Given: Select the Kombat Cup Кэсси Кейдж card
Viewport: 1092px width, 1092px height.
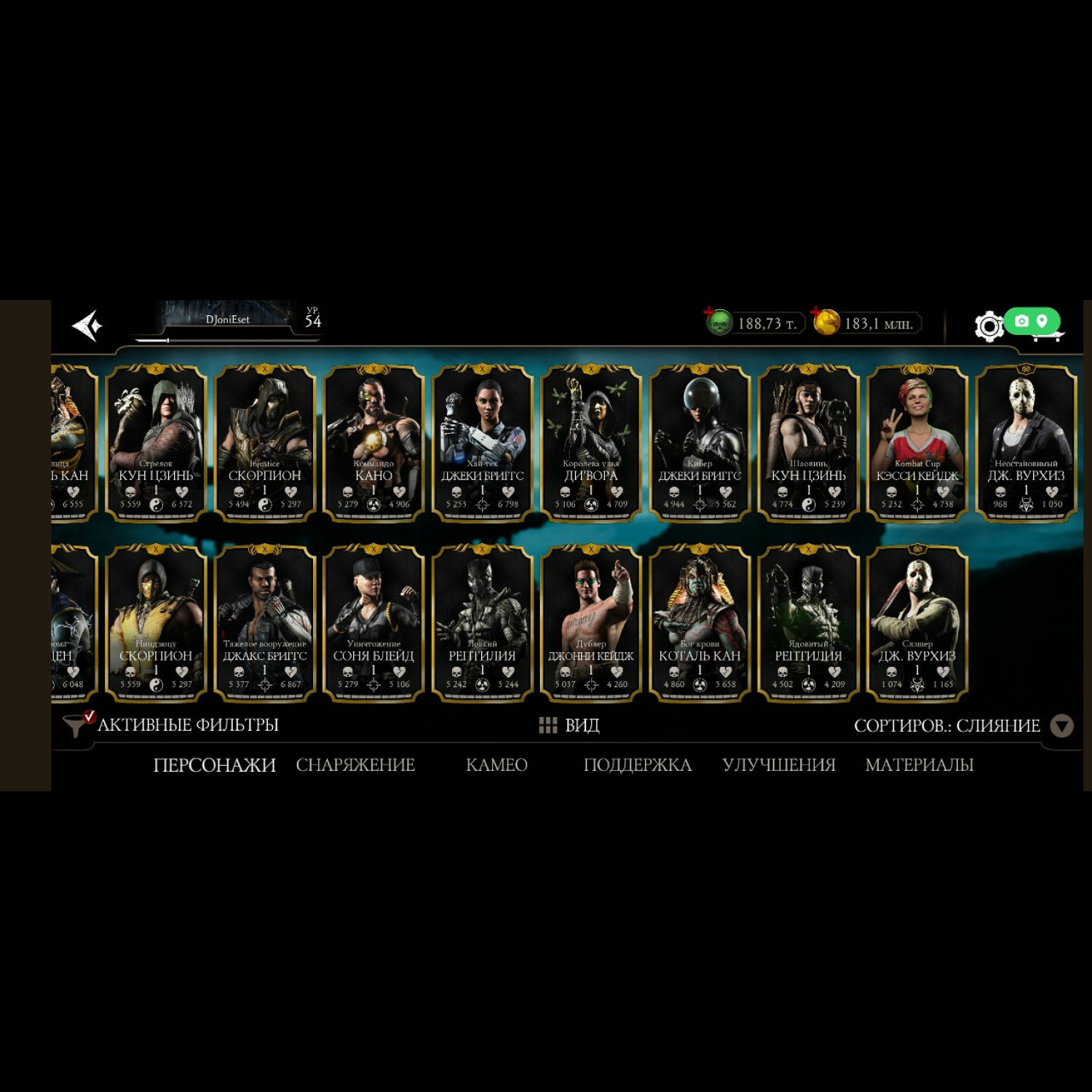Looking at the screenshot, I should tap(917, 443).
